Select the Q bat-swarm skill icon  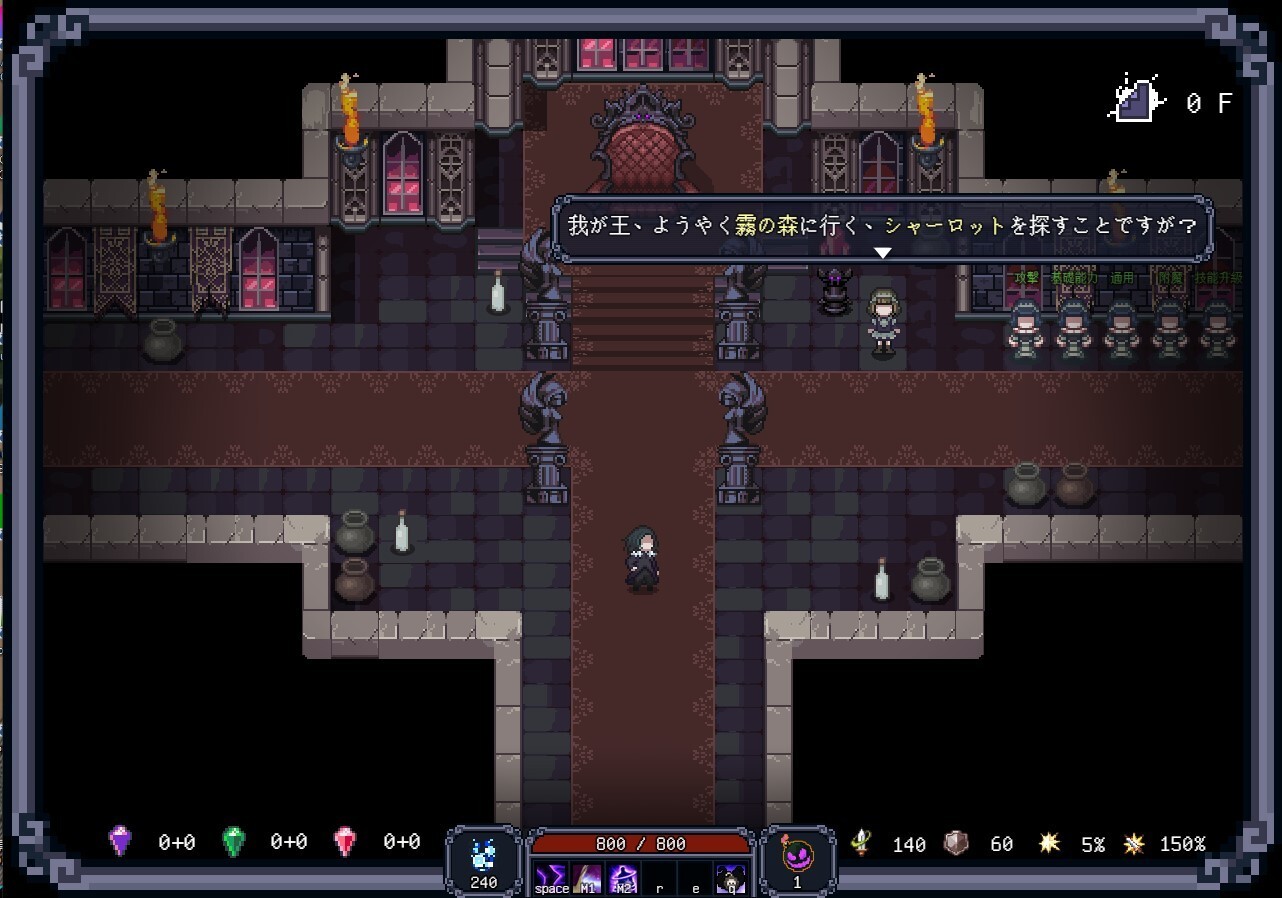(x=730, y=878)
